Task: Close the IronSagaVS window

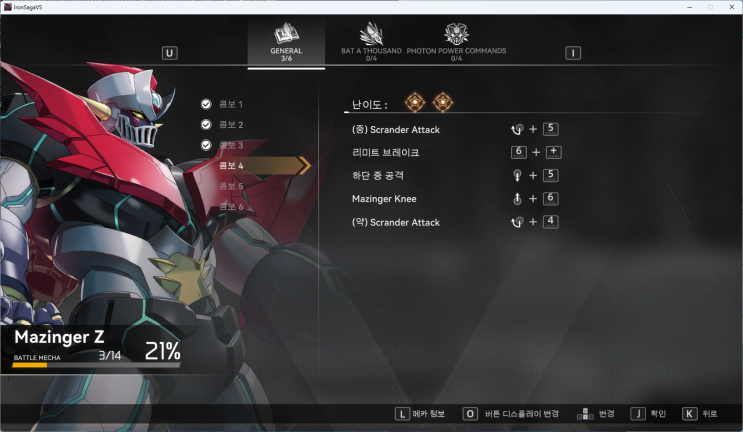Action: coord(731,7)
